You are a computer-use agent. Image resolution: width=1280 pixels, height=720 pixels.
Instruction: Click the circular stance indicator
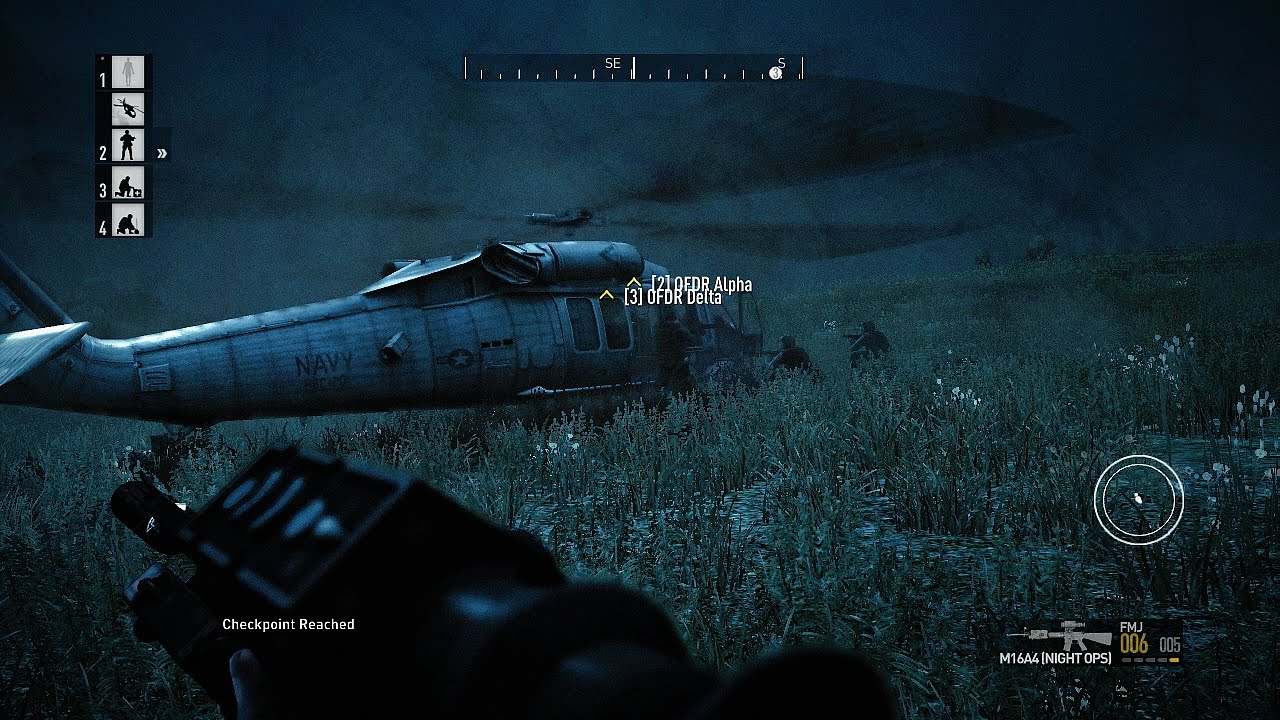[1138, 499]
